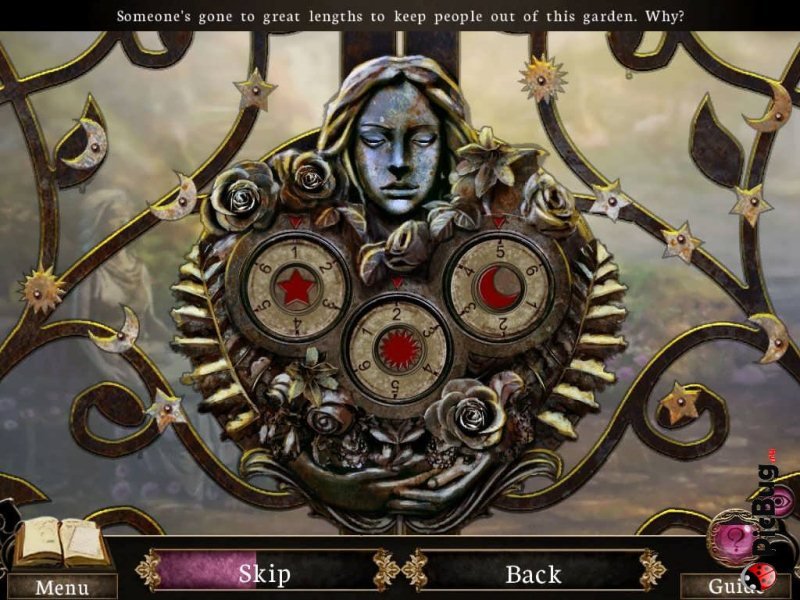This screenshot has height=600, width=800.
Task: Skip the dial puzzle
Action: [264, 573]
